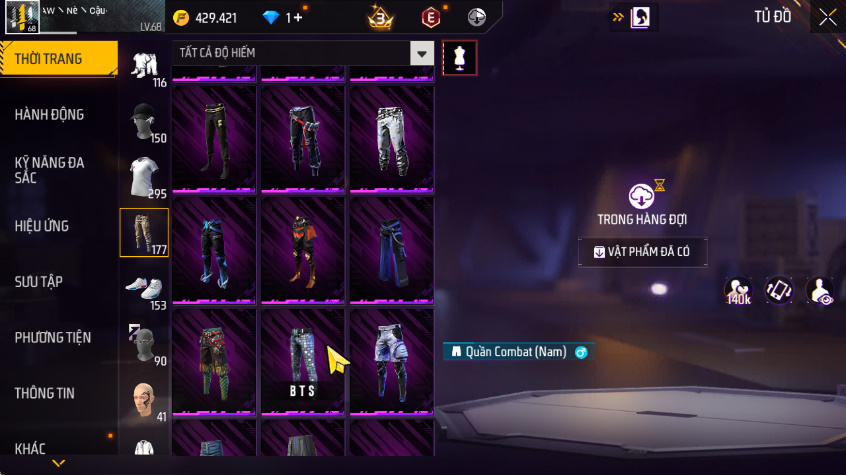
Task: Pick the BTS patterned pants tile
Action: [x=302, y=360]
